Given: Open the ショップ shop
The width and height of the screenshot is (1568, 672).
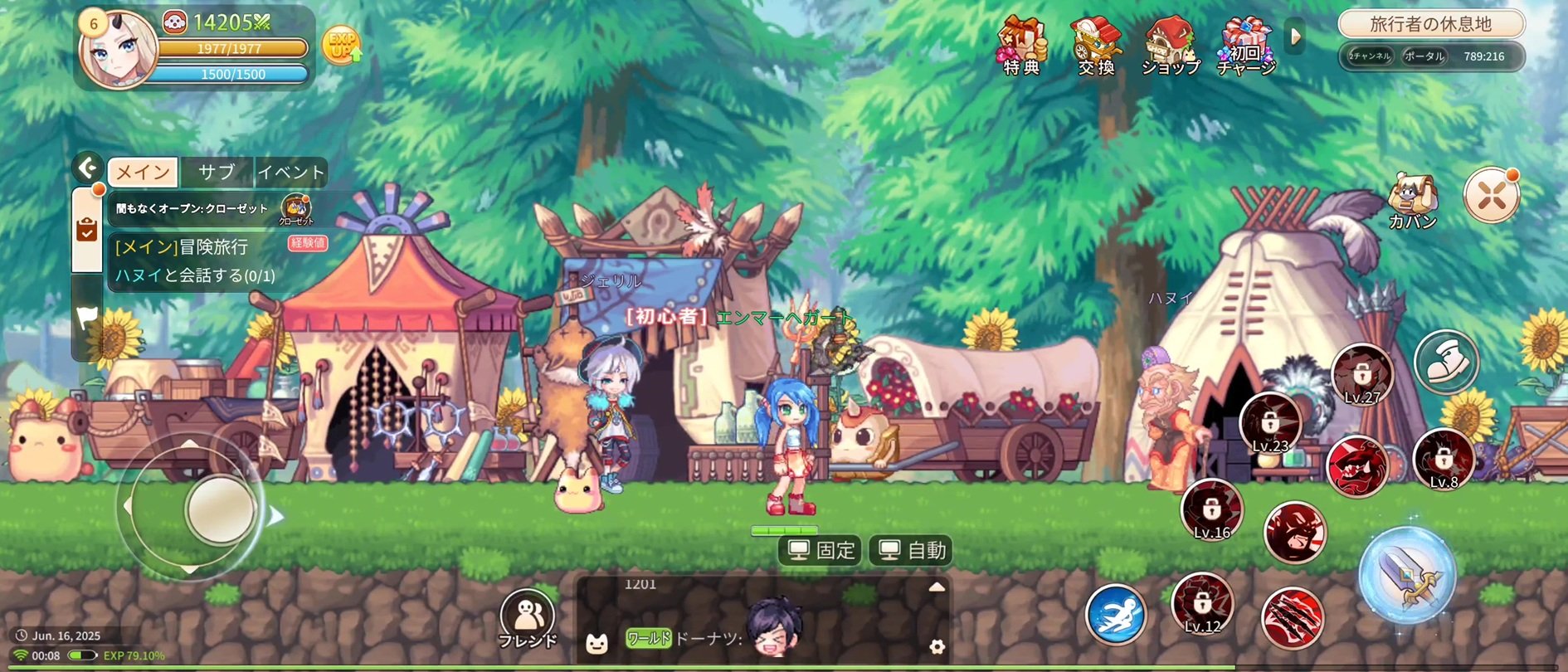Looking at the screenshot, I should [x=1170, y=46].
